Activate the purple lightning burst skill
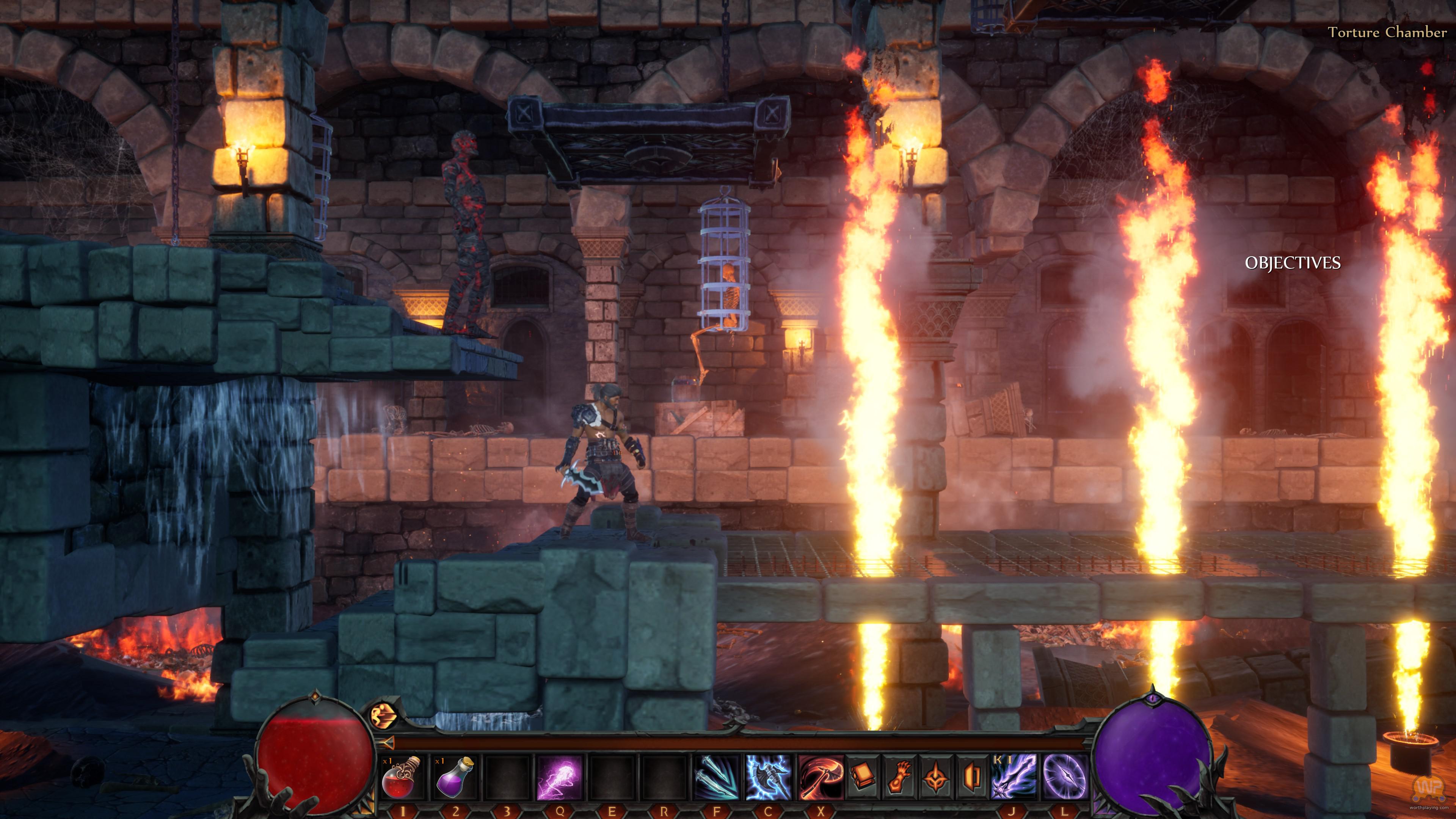This screenshot has height=819, width=1456. click(x=559, y=778)
